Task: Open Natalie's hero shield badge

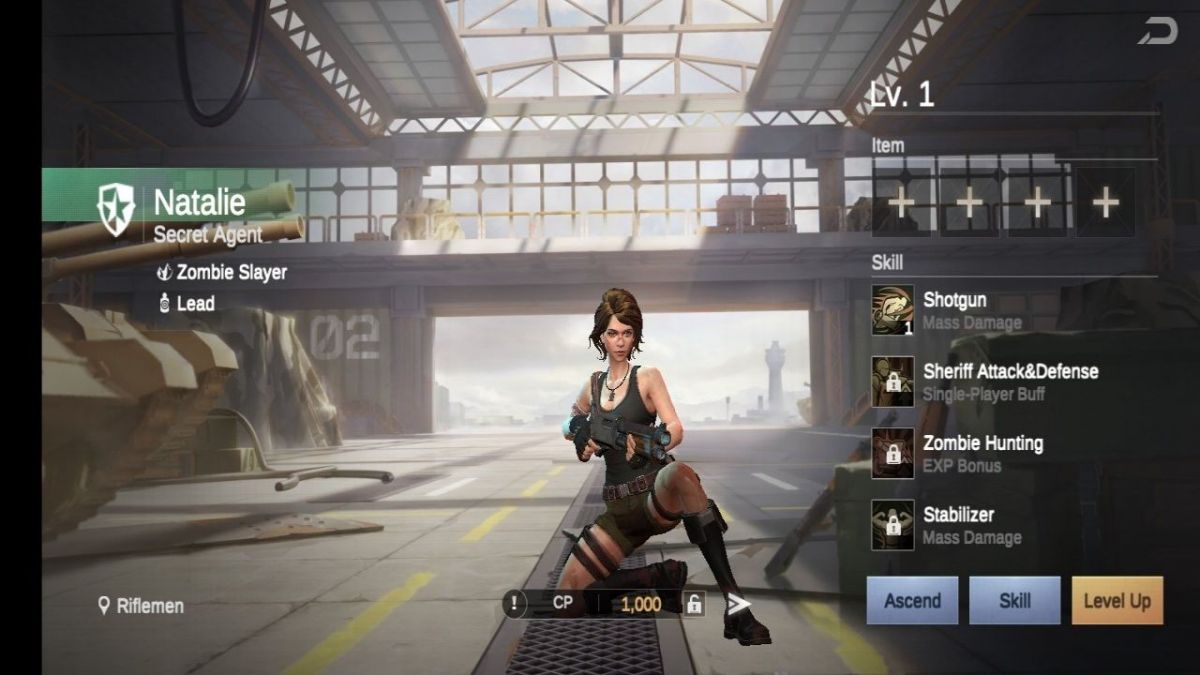Action: coord(116,210)
